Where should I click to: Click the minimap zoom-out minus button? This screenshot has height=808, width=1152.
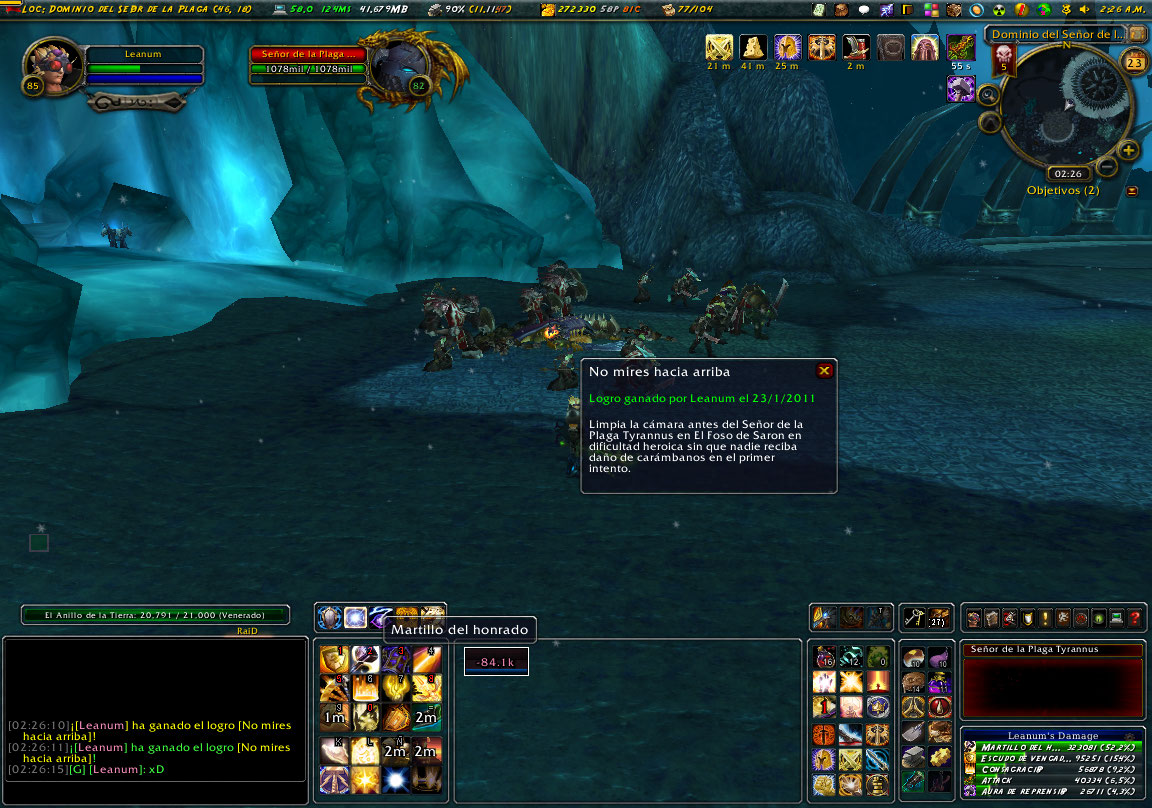tap(1107, 166)
